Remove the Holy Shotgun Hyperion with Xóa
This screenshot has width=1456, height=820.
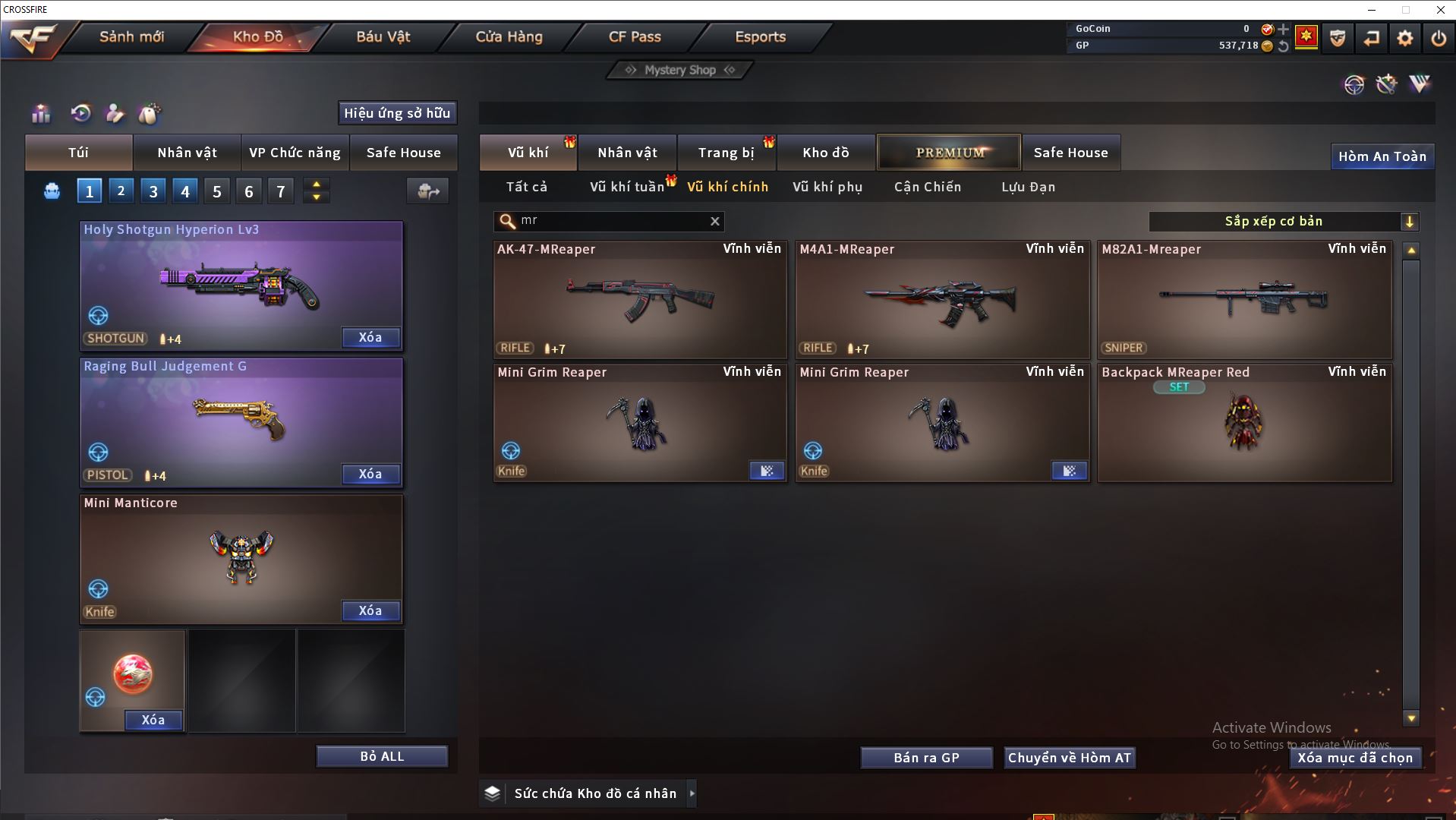370,338
